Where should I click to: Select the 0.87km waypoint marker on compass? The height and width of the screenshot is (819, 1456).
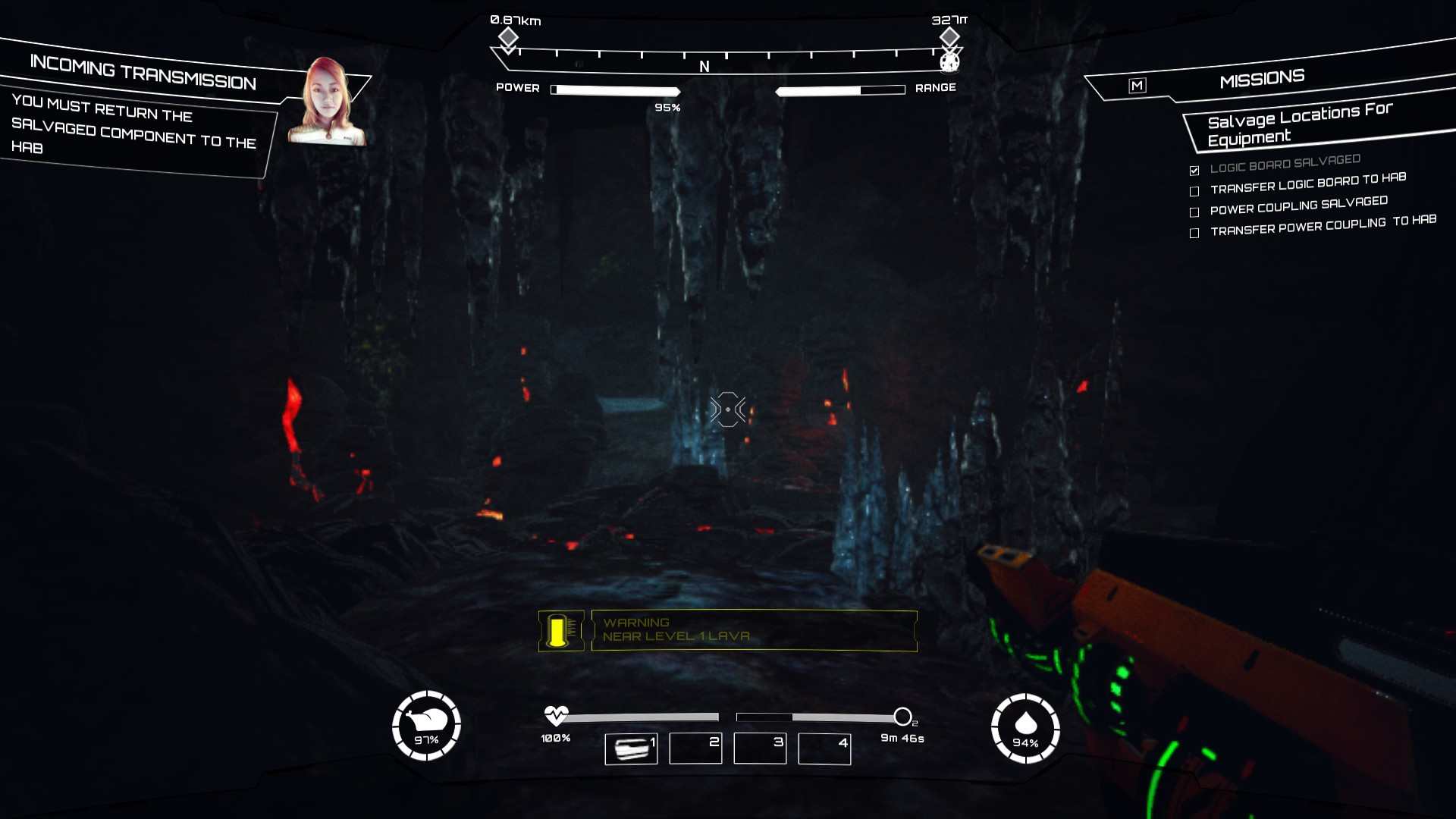[508, 37]
